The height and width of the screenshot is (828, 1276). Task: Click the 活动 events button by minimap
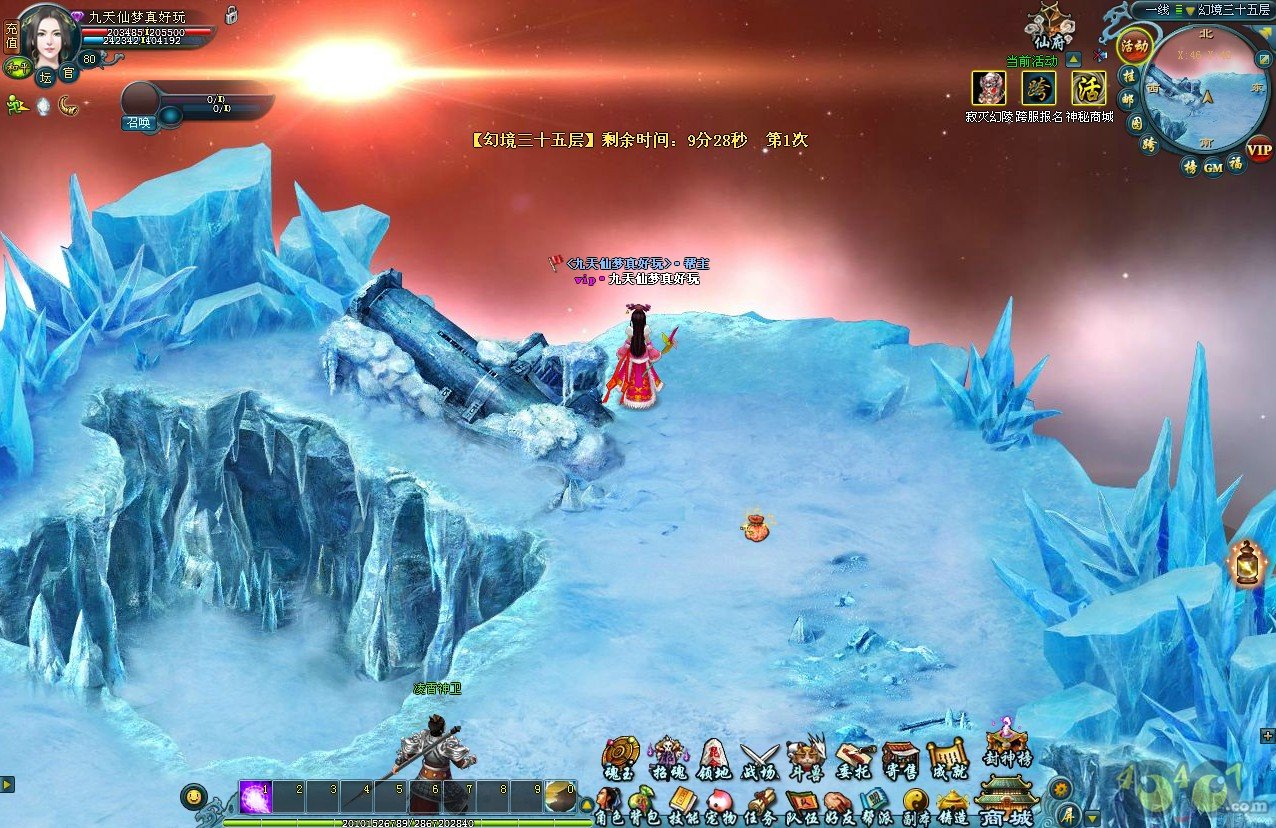click(x=1135, y=46)
